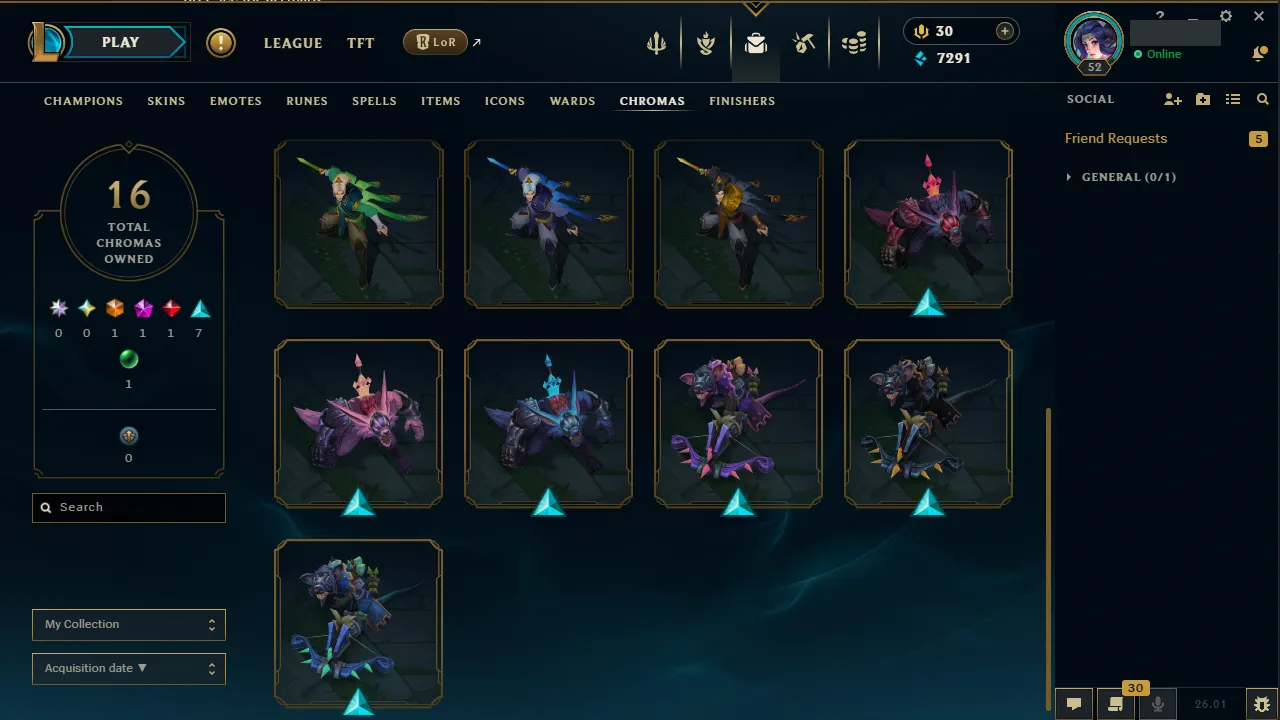The image size is (1280, 720).
Task: Click the plus to purchase RP
Action: (1003, 31)
